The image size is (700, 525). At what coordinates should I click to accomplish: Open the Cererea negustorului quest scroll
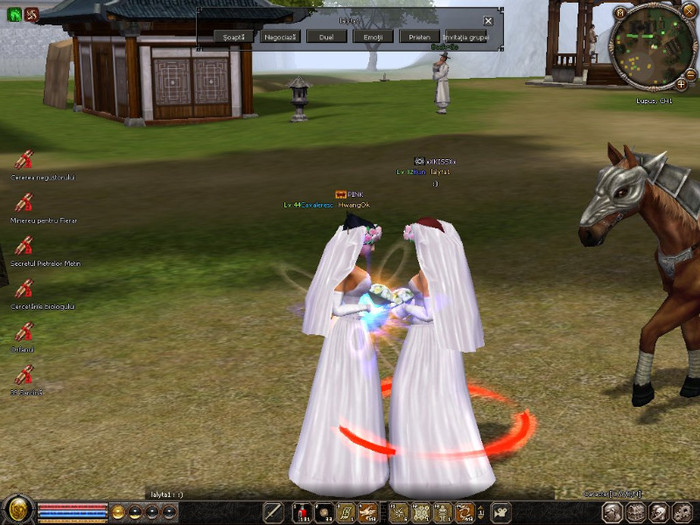pos(24,160)
